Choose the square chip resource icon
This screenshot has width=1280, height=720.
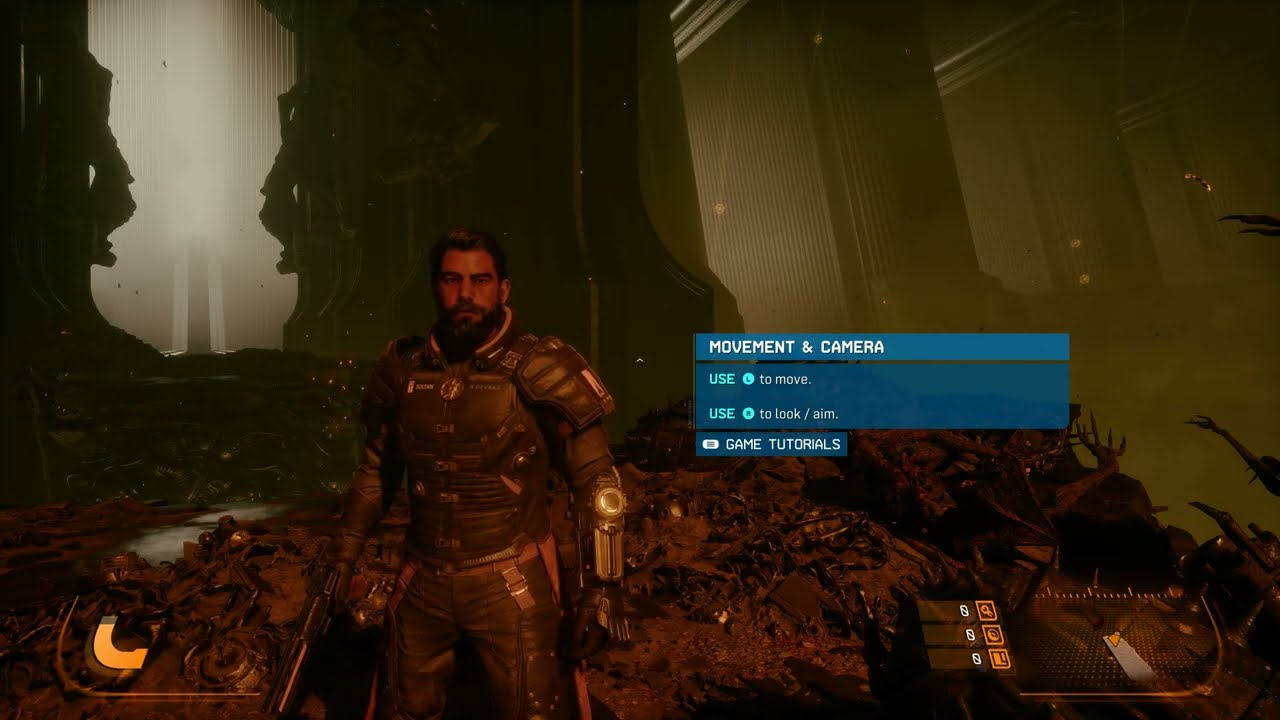pos(998,659)
